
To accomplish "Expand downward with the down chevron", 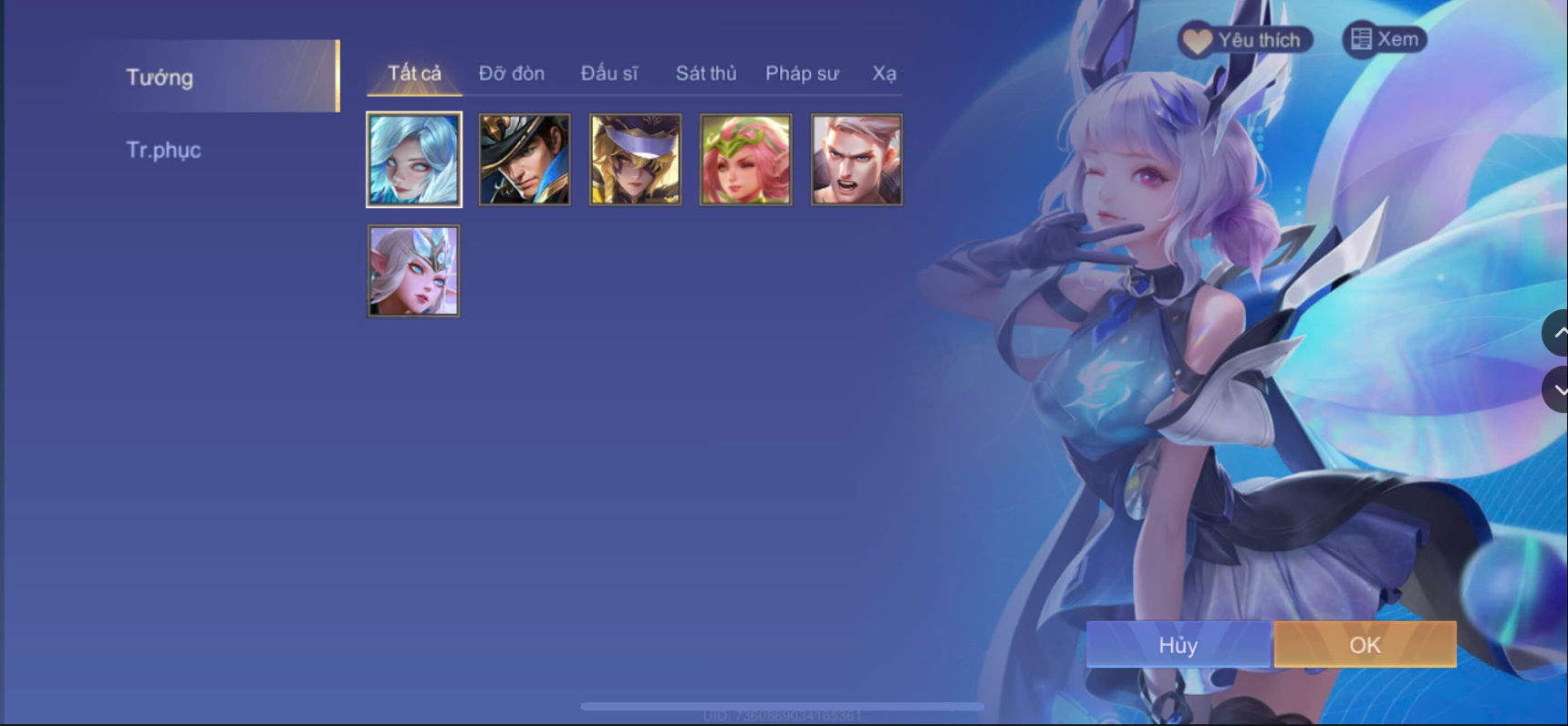I will pyautogui.click(x=1558, y=389).
